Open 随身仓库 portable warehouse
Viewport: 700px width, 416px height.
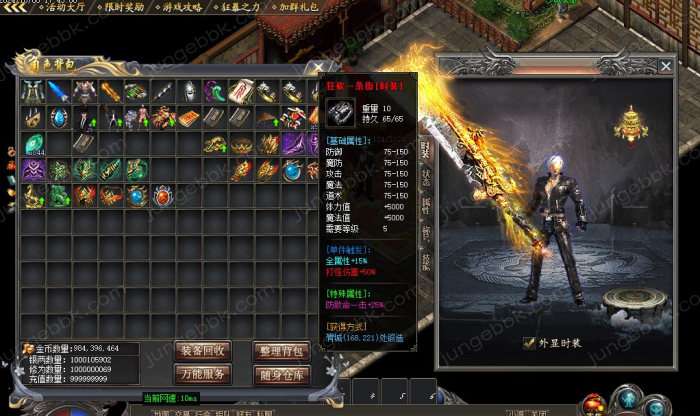(x=281, y=374)
